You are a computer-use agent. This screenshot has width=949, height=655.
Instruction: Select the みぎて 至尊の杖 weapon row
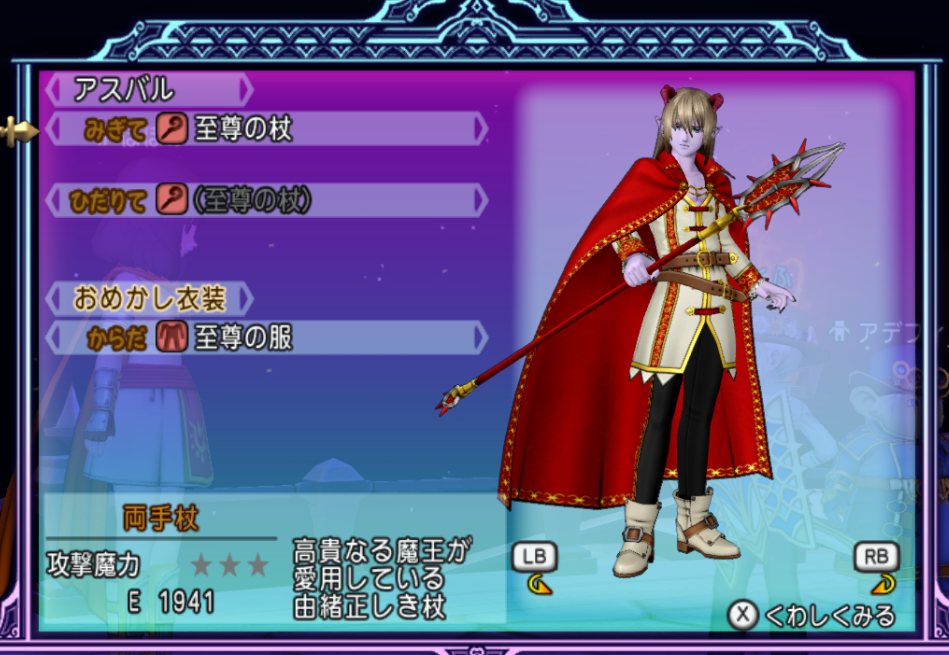pos(267,129)
